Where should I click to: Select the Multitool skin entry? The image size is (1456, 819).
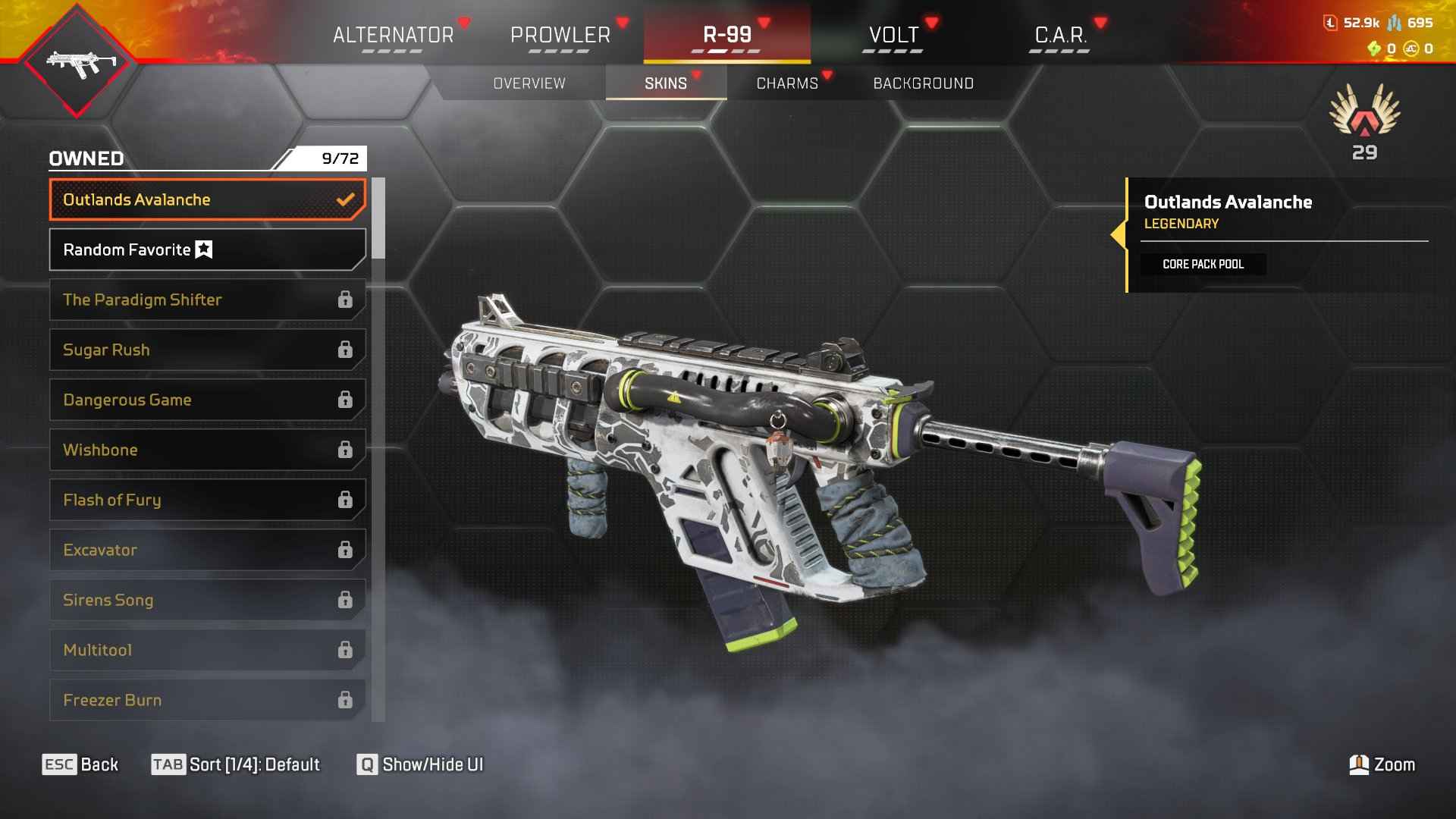[x=207, y=650]
